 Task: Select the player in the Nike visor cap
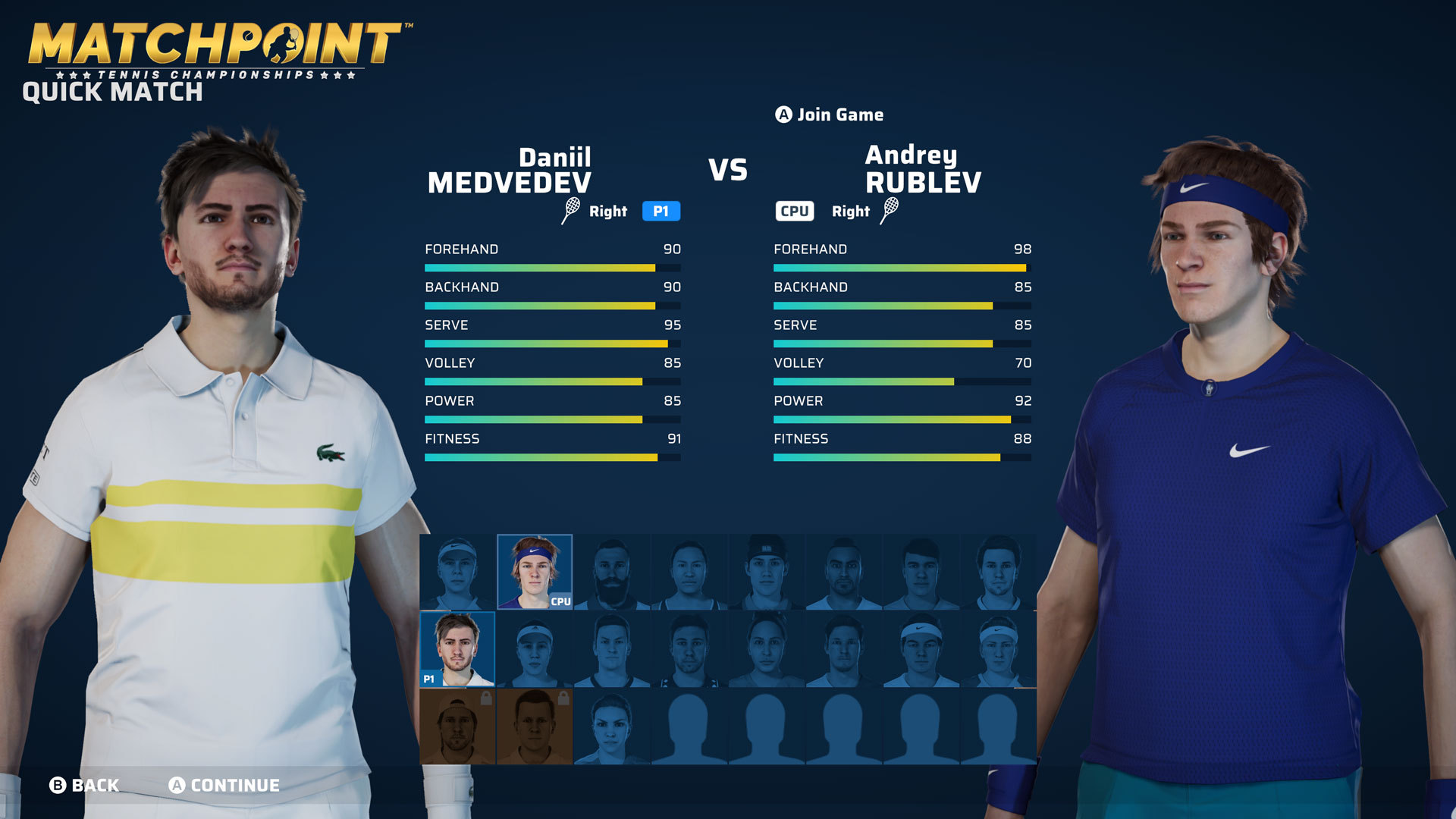point(457,572)
